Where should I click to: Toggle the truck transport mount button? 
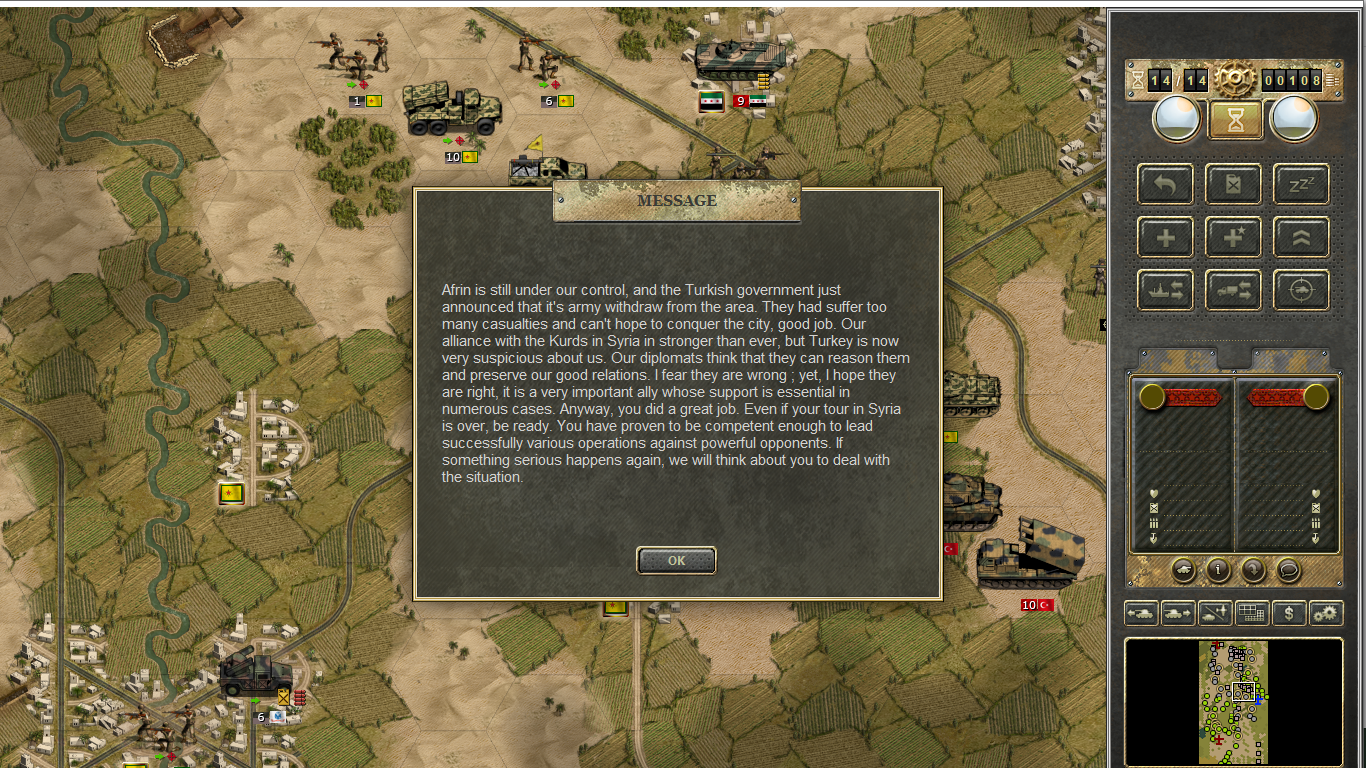tap(1233, 290)
